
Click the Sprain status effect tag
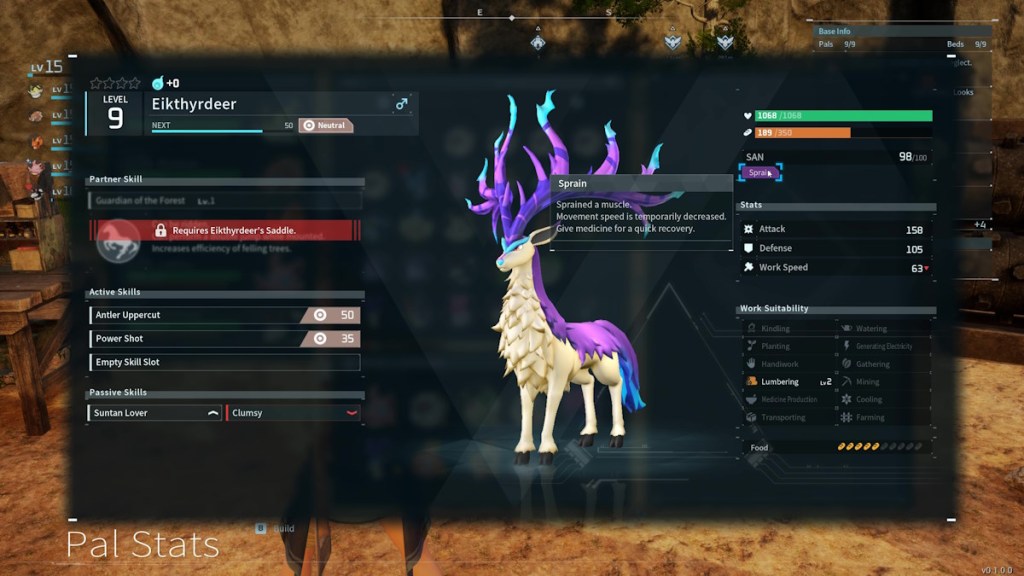[759, 173]
